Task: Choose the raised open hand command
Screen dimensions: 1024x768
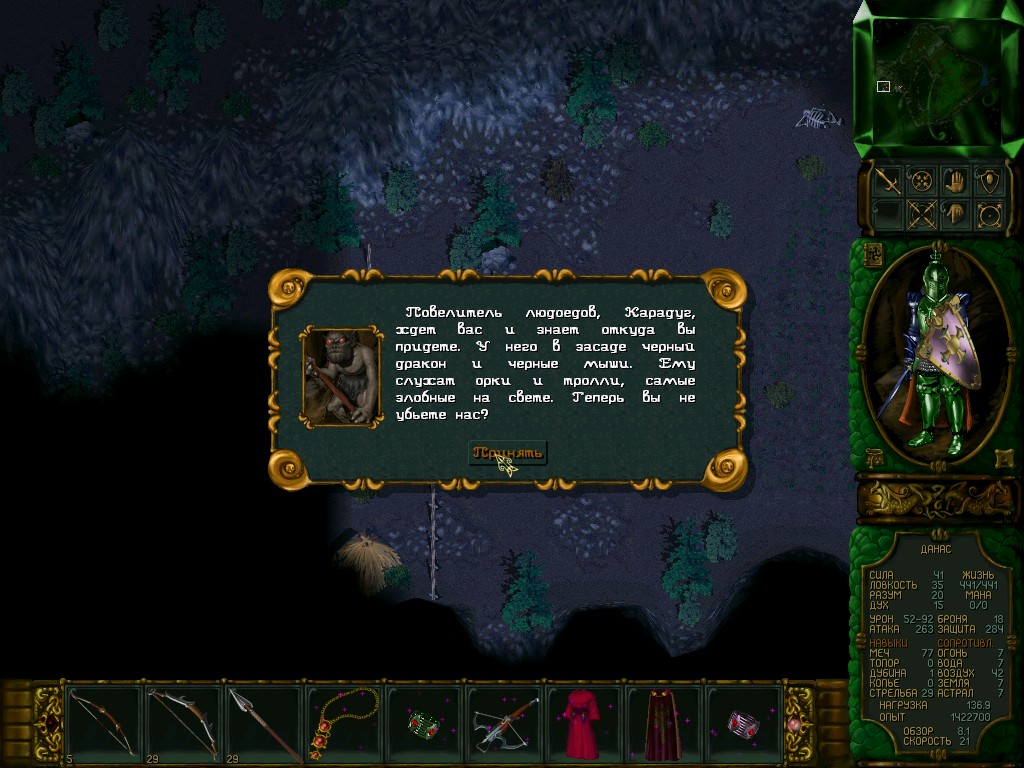Action: (x=954, y=180)
